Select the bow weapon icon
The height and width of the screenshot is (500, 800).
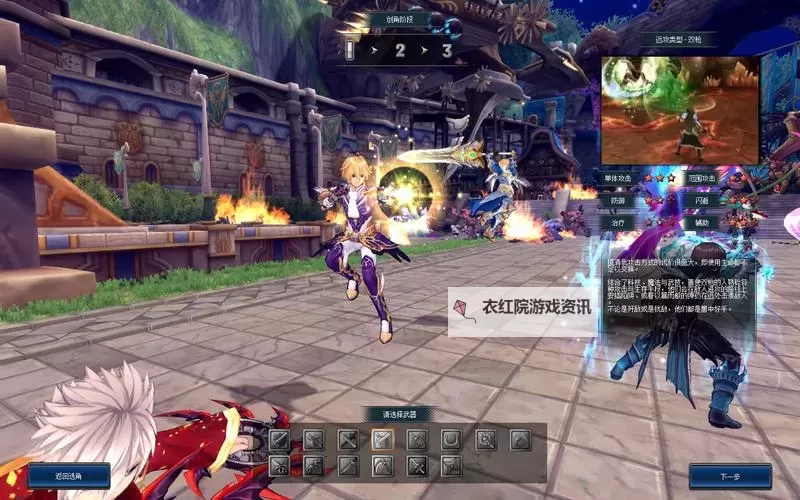click(382, 466)
